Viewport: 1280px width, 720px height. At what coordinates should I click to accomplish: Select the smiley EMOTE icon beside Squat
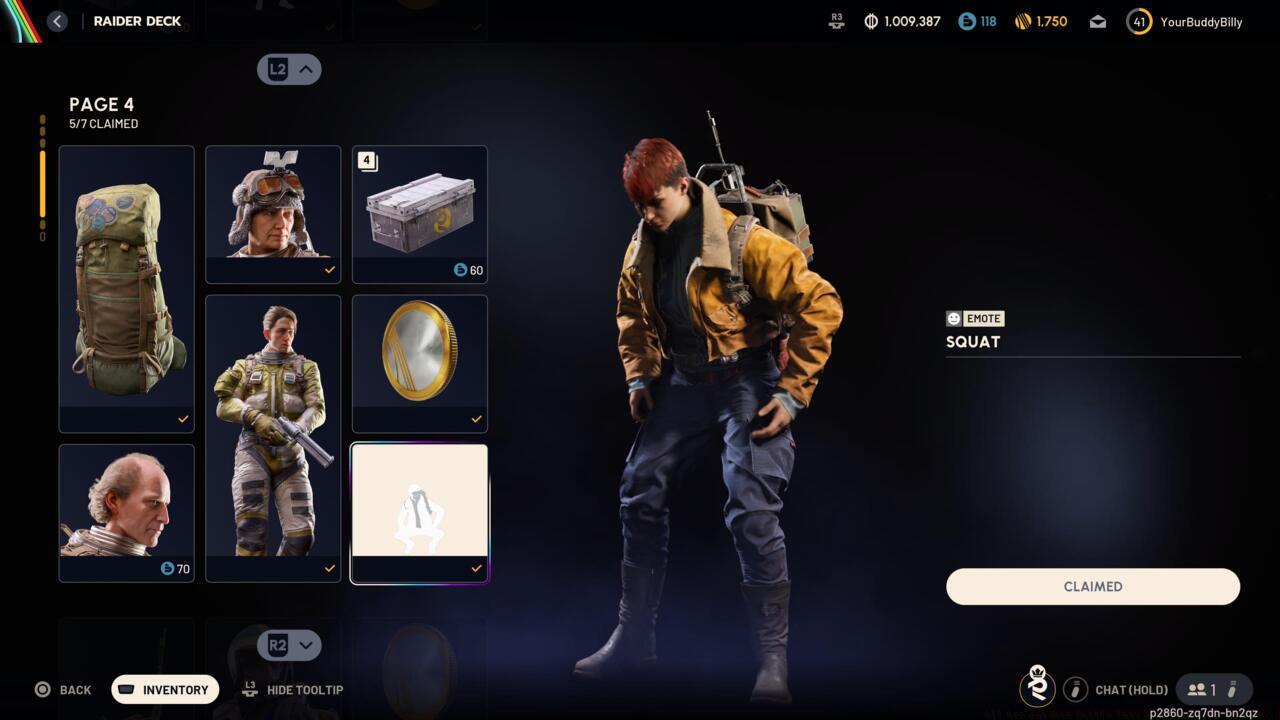click(952, 318)
